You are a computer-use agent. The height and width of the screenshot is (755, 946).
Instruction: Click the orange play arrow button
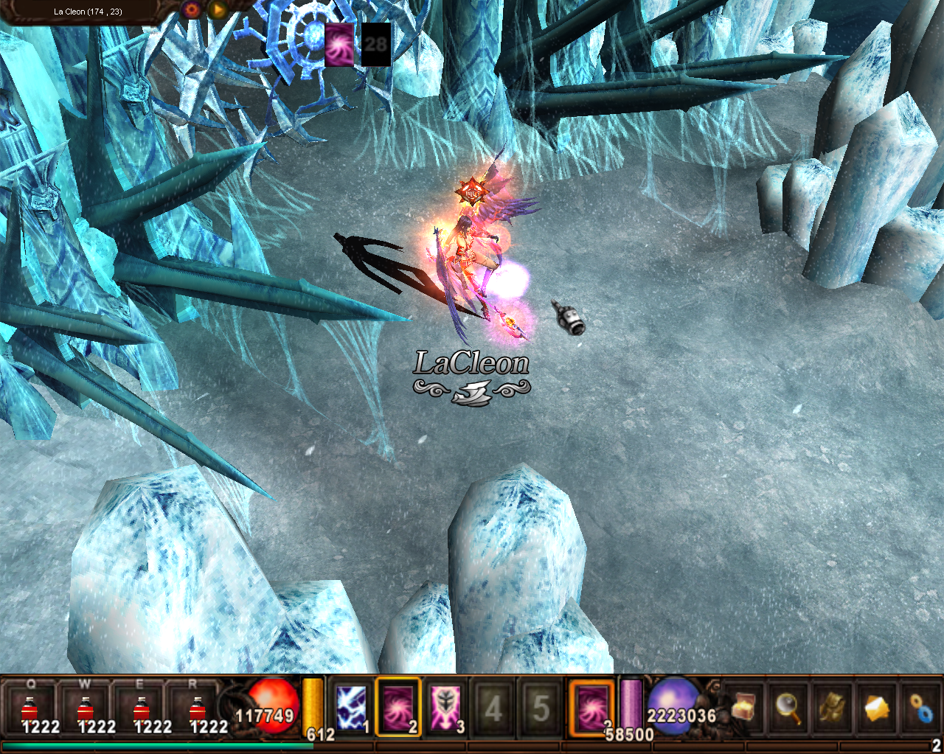(x=218, y=10)
